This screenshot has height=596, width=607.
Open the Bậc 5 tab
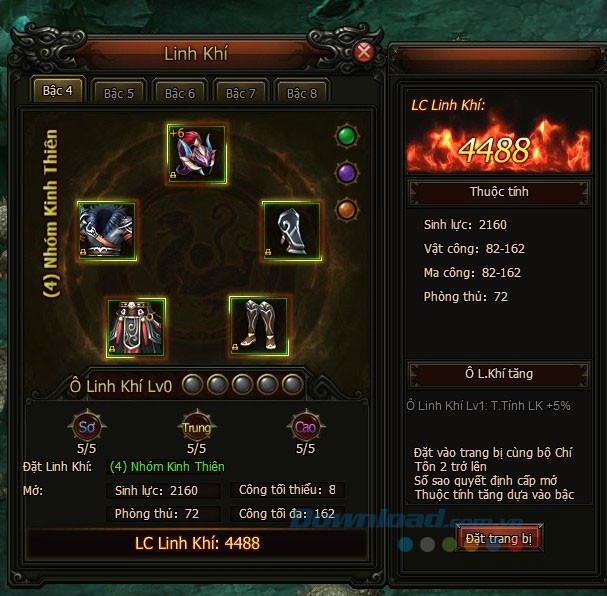(x=119, y=92)
